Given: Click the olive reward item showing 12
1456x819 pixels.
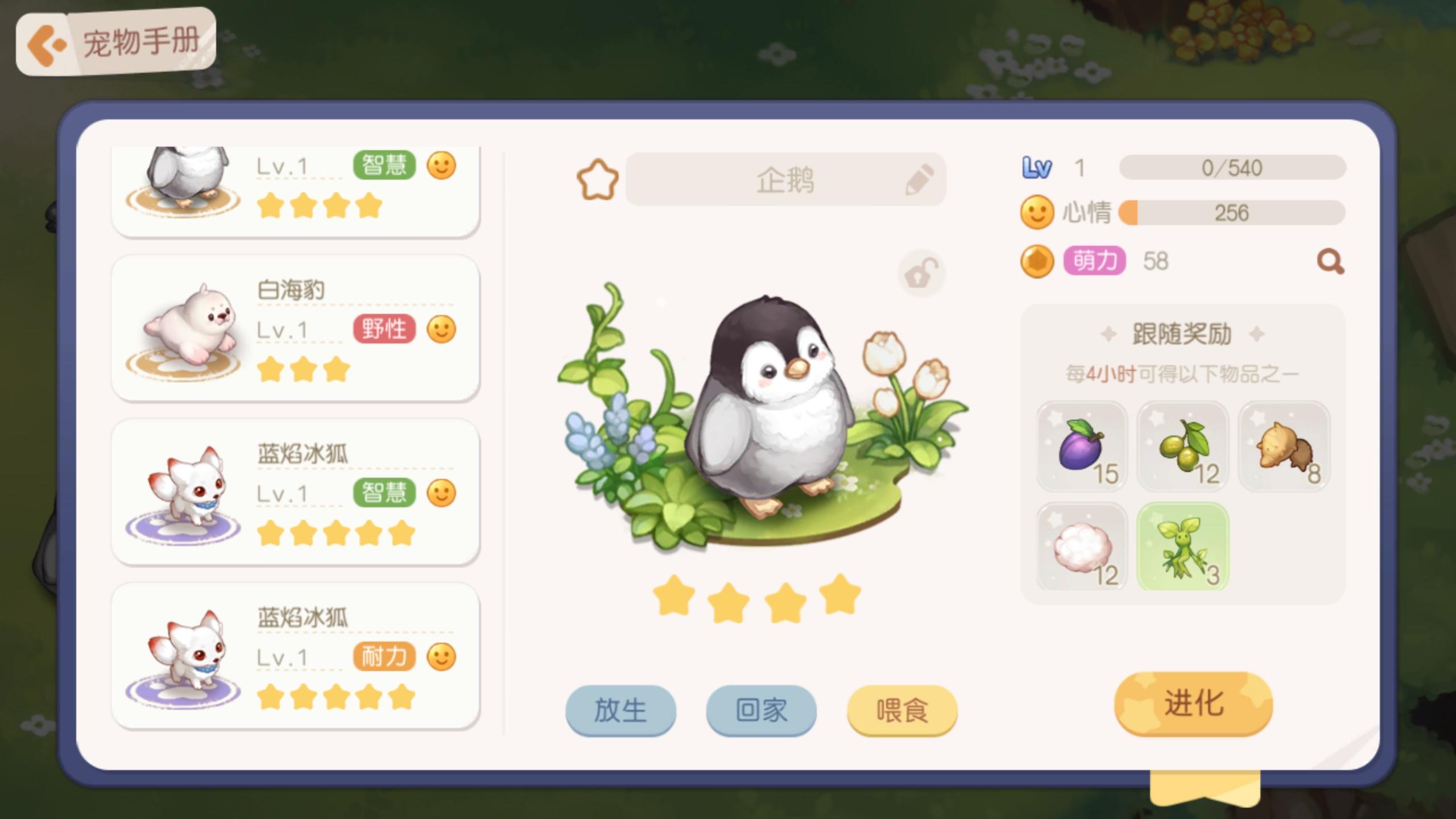Looking at the screenshot, I should (1182, 445).
